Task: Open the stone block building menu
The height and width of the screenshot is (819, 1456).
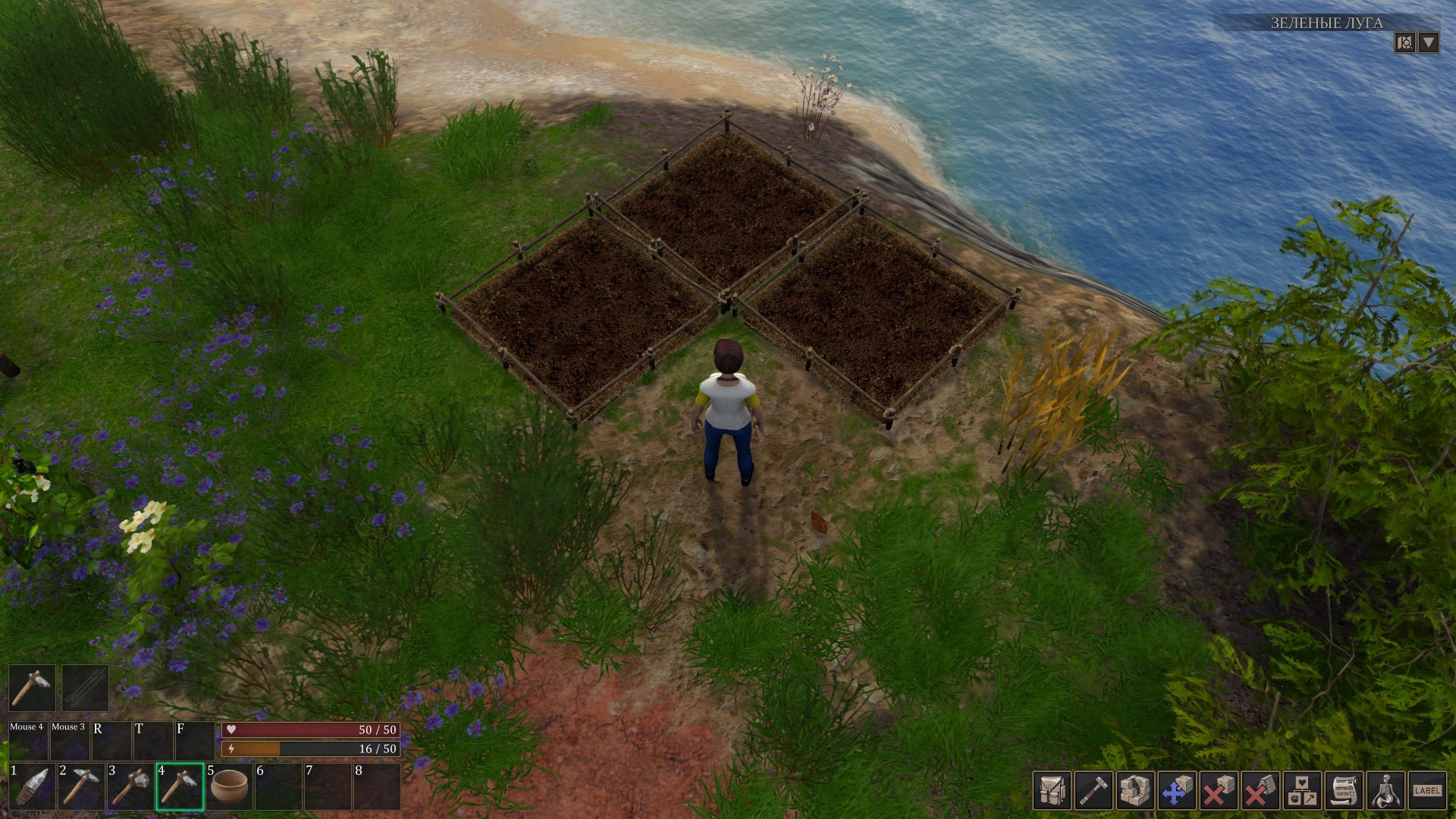Action: (x=1135, y=791)
